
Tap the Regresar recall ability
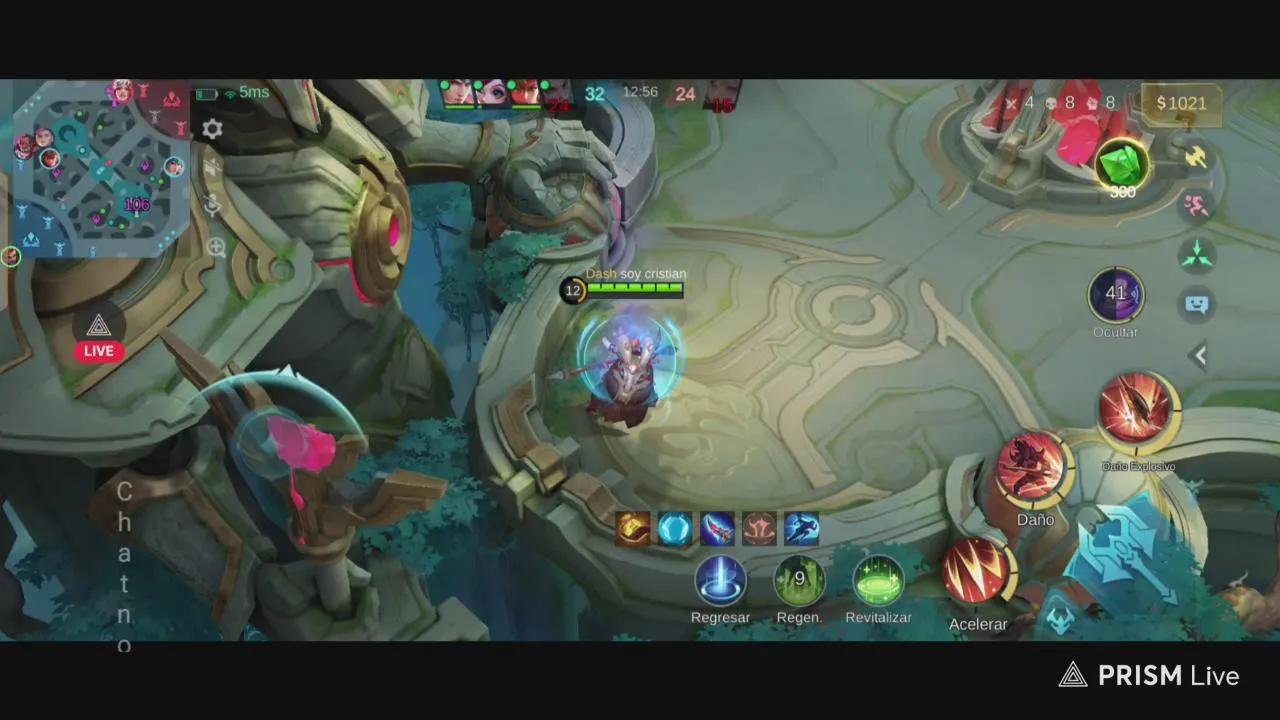point(720,580)
